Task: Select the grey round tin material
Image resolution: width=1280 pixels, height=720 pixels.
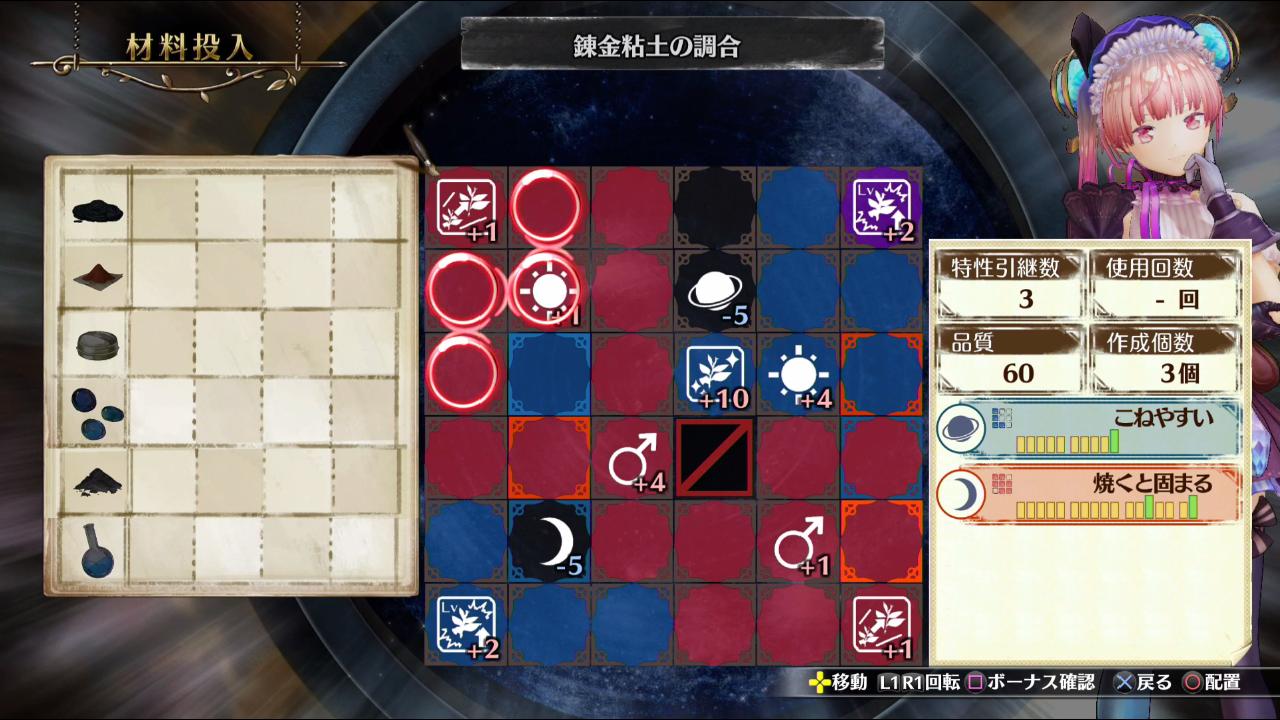Action: click(x=97, y=345)
